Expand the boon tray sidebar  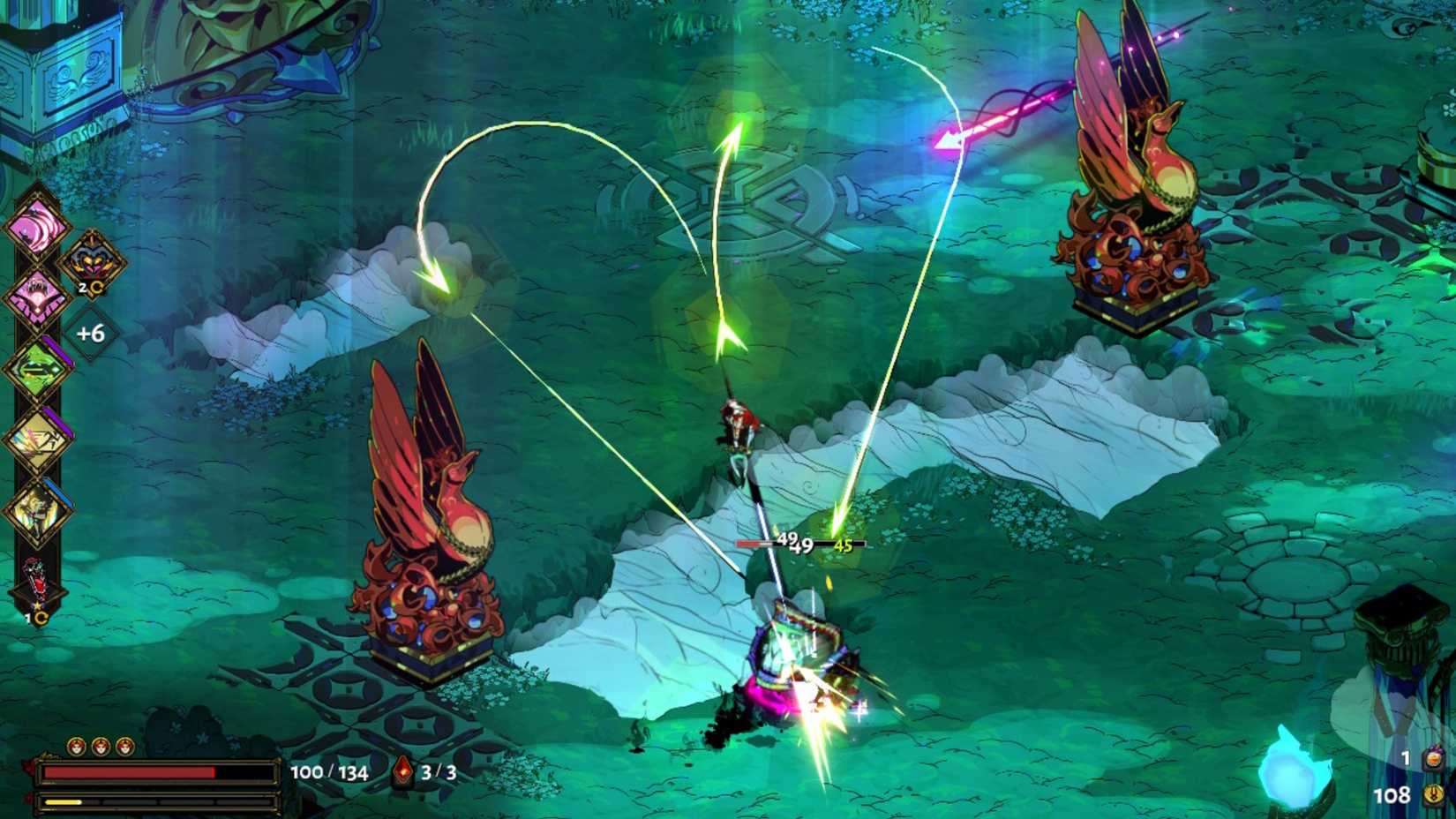(37, 397)
